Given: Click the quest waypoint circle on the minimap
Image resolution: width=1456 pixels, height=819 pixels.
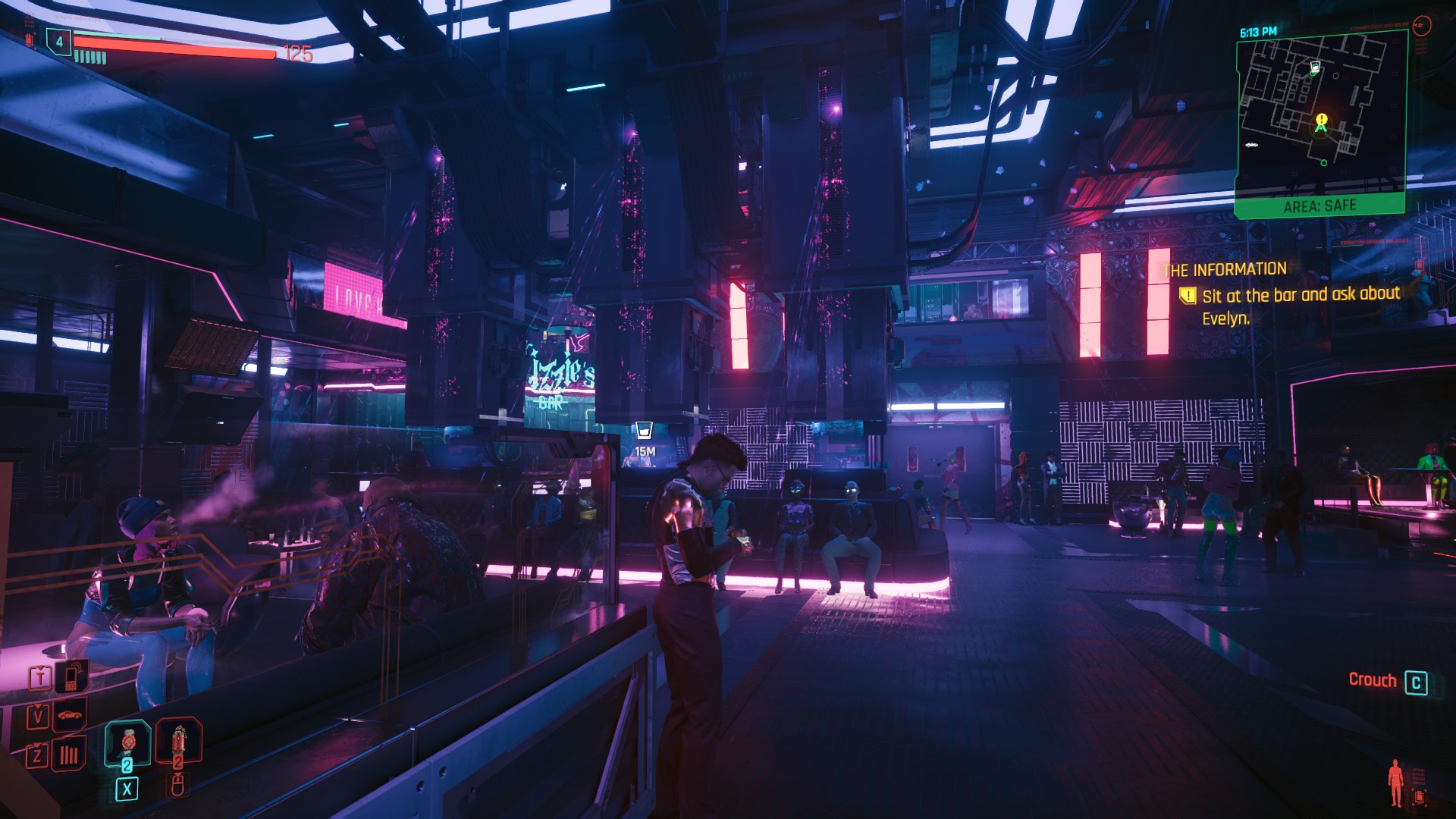Looking at the screenshot, I should pyautogui.click(x=1323, y=163).
